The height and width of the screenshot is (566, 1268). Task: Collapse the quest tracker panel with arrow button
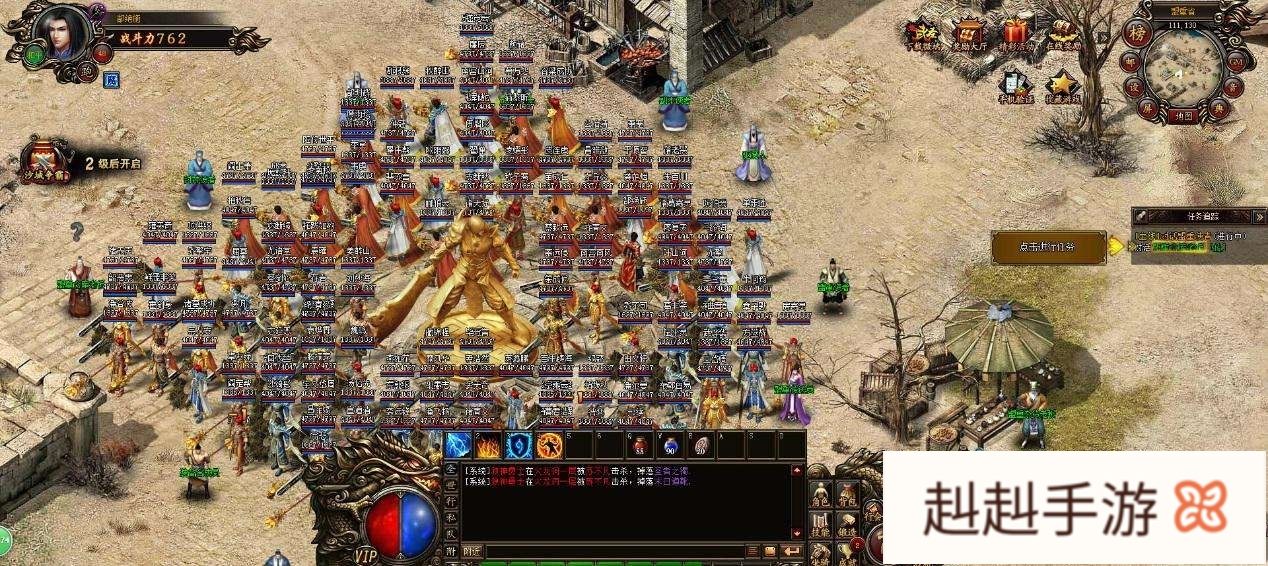pyautogui.click(x=1257, y=216)
